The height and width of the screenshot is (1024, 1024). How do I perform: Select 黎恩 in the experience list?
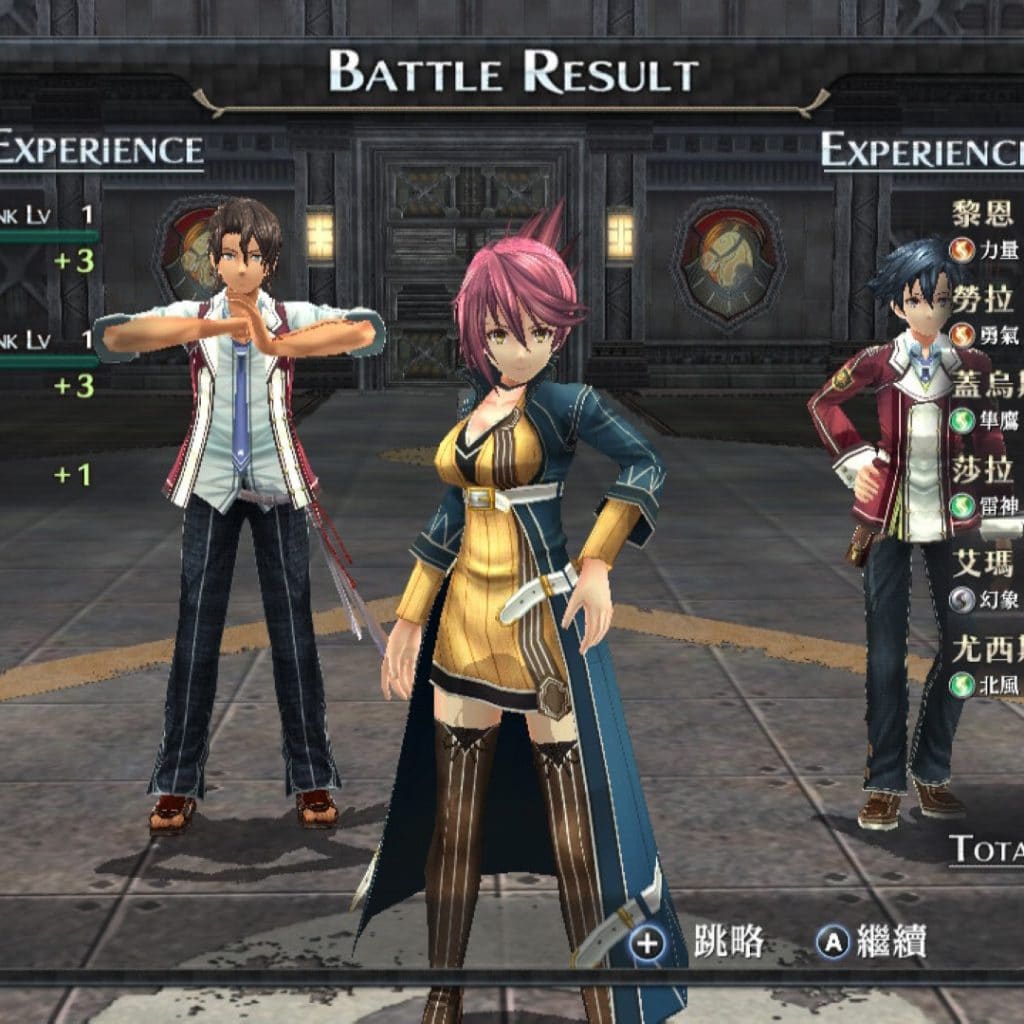(x=983, y=213)
